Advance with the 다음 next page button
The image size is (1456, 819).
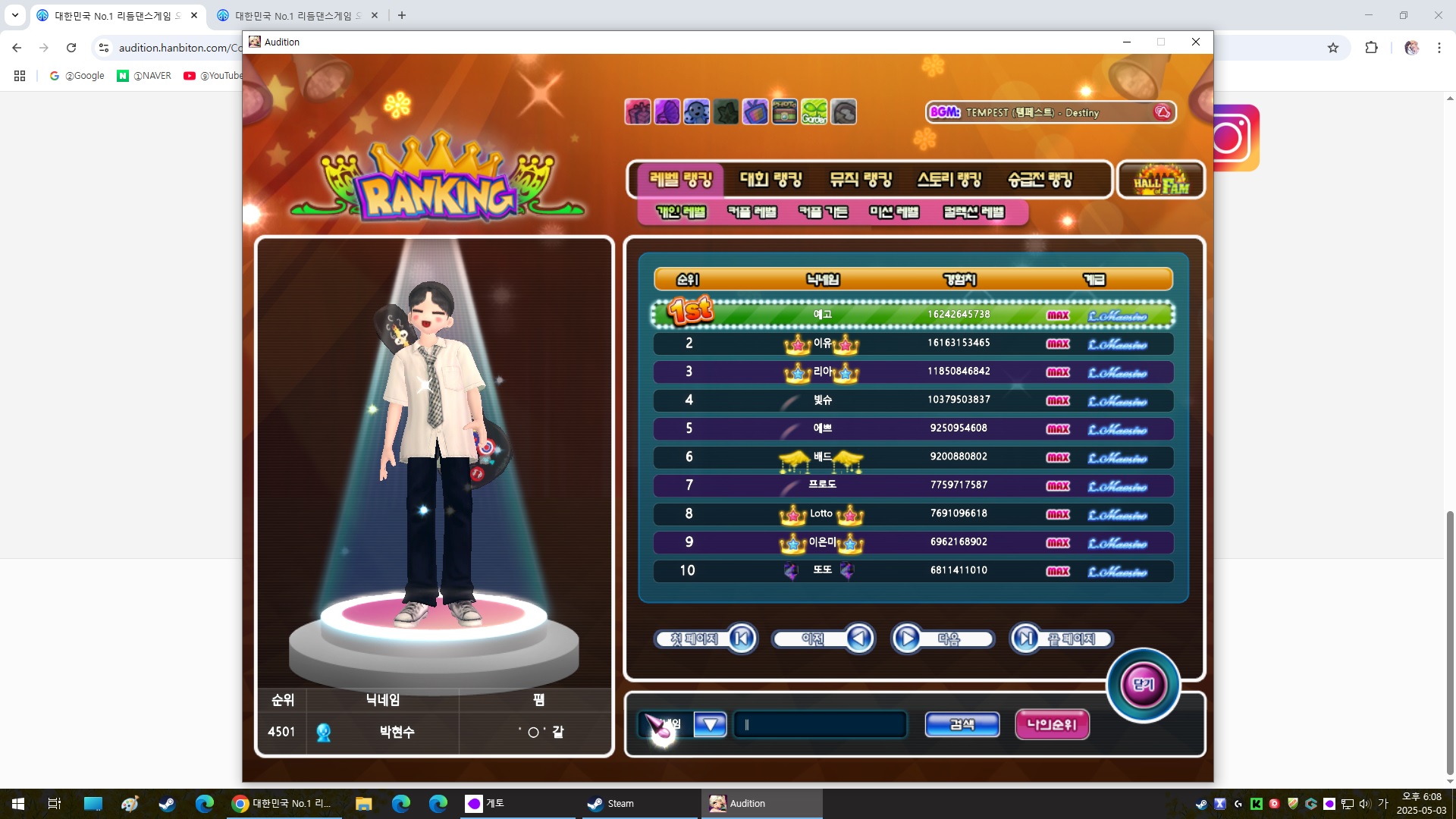[942, 639]
